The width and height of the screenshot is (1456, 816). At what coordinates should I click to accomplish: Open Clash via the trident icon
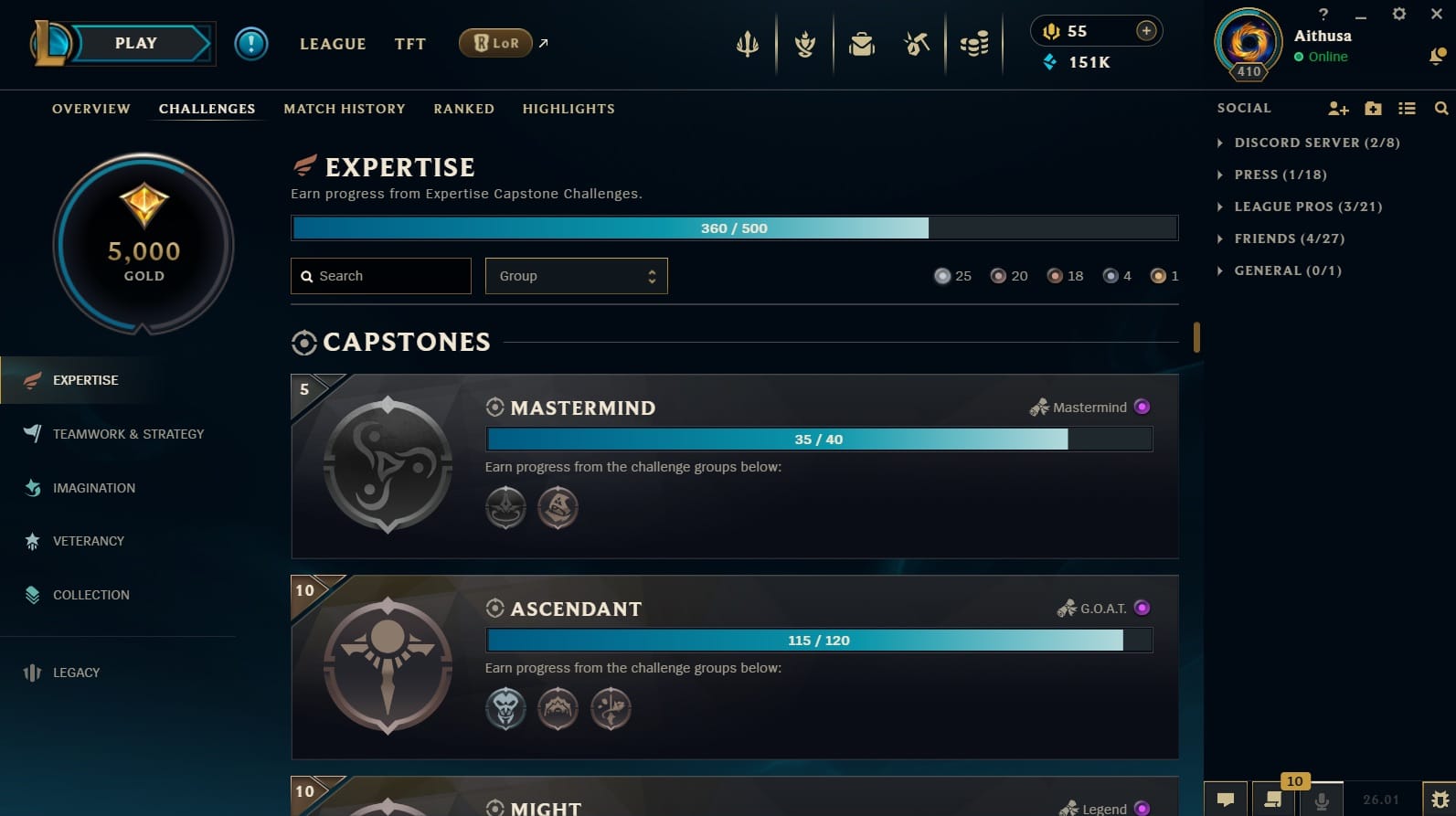[748, 43]
